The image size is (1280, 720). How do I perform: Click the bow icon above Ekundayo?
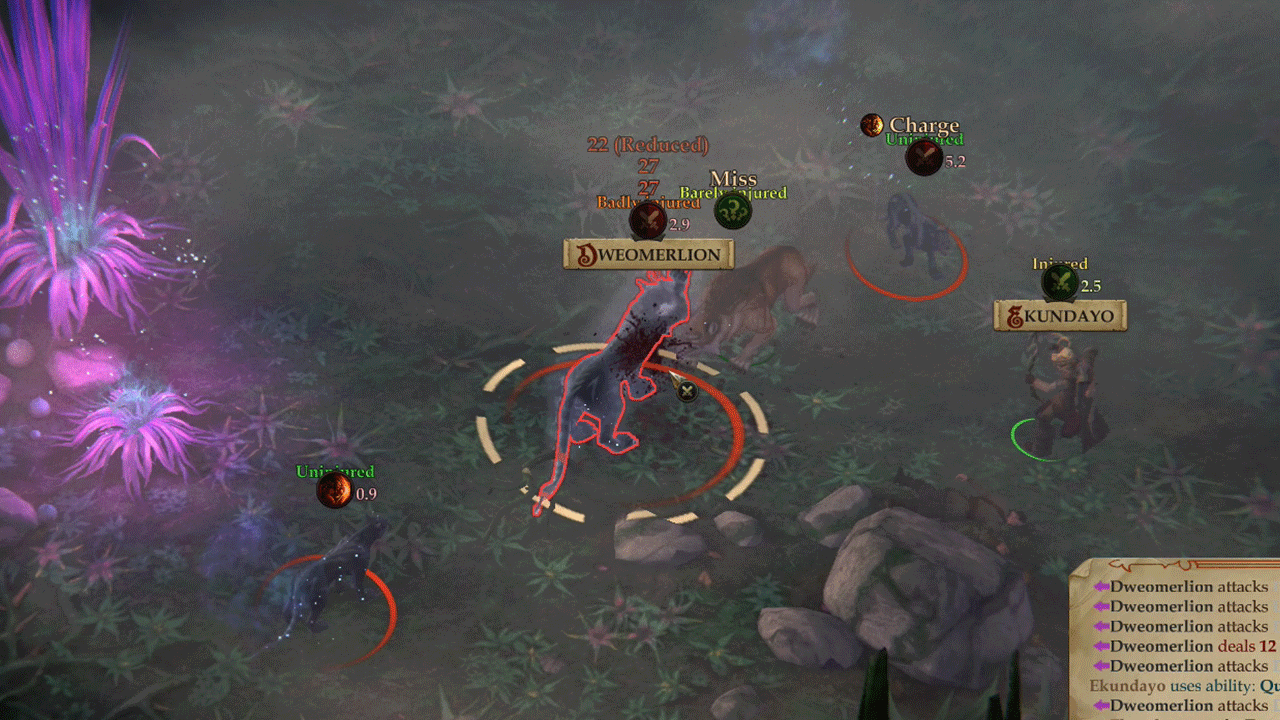1060,283
